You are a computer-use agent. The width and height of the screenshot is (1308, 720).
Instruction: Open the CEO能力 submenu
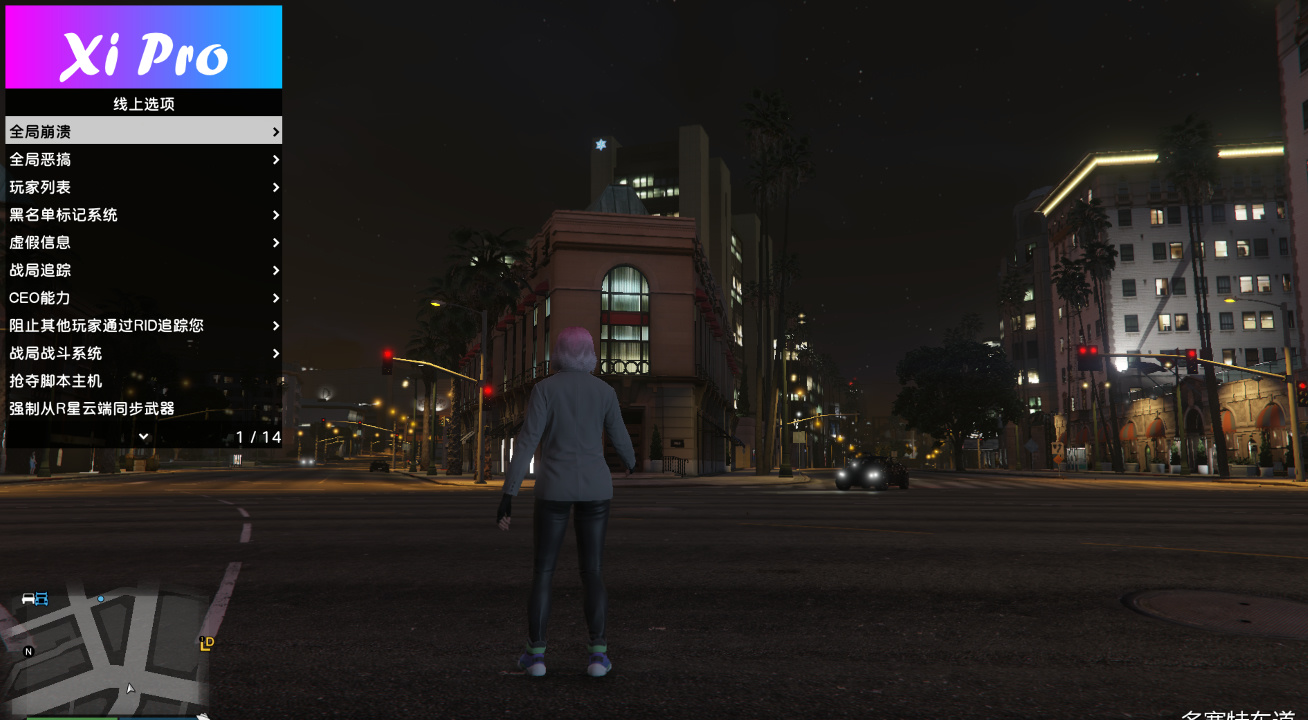[x=143, y=298]
